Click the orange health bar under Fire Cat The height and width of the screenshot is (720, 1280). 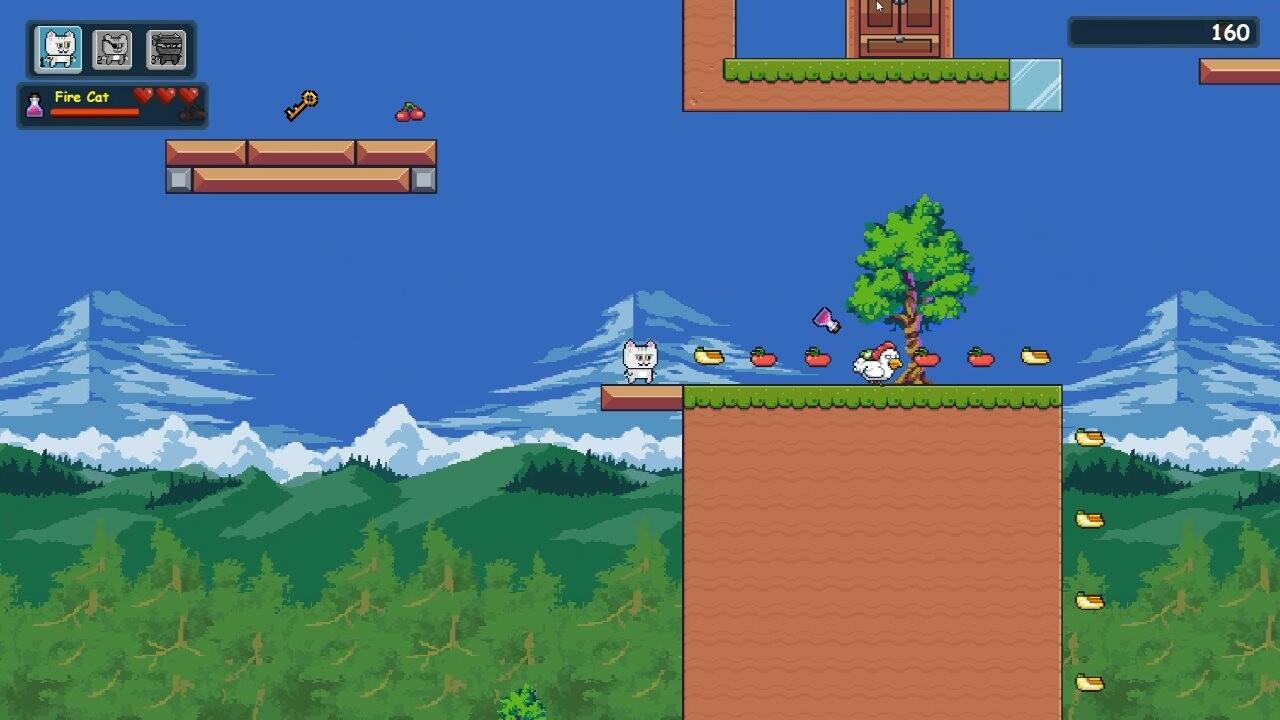[93, 113]
